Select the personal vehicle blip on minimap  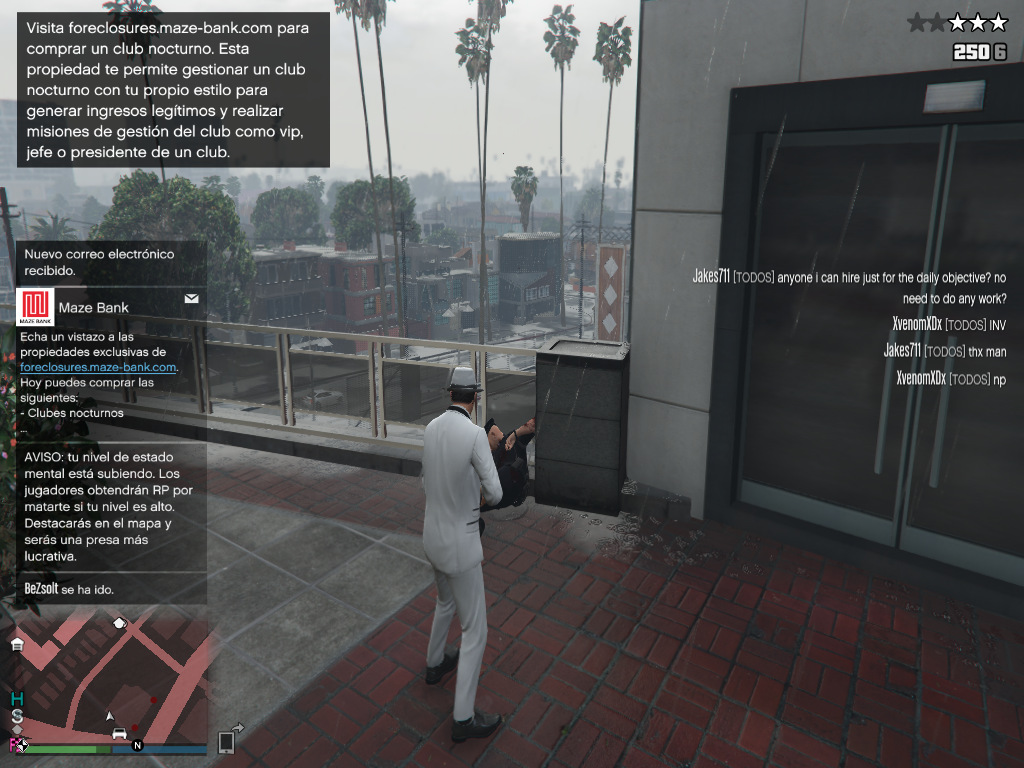coord(120,733)
